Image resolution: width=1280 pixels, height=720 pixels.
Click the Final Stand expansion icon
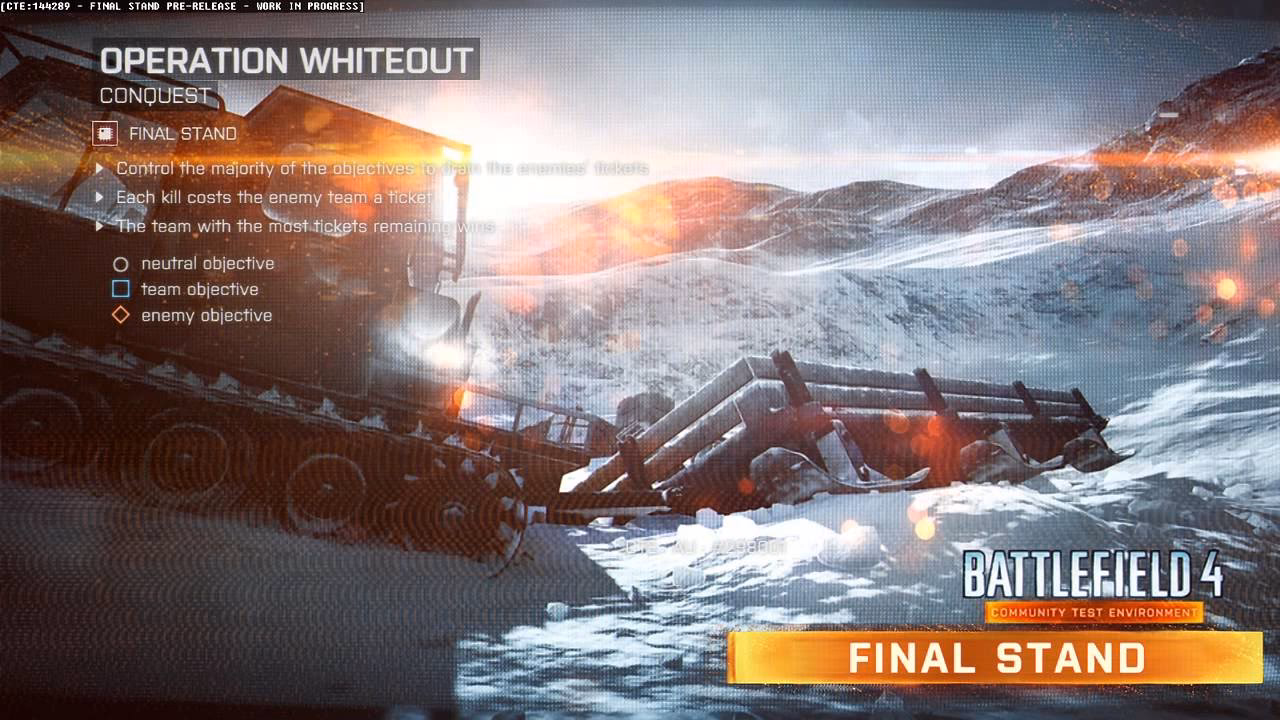[105, 133]
